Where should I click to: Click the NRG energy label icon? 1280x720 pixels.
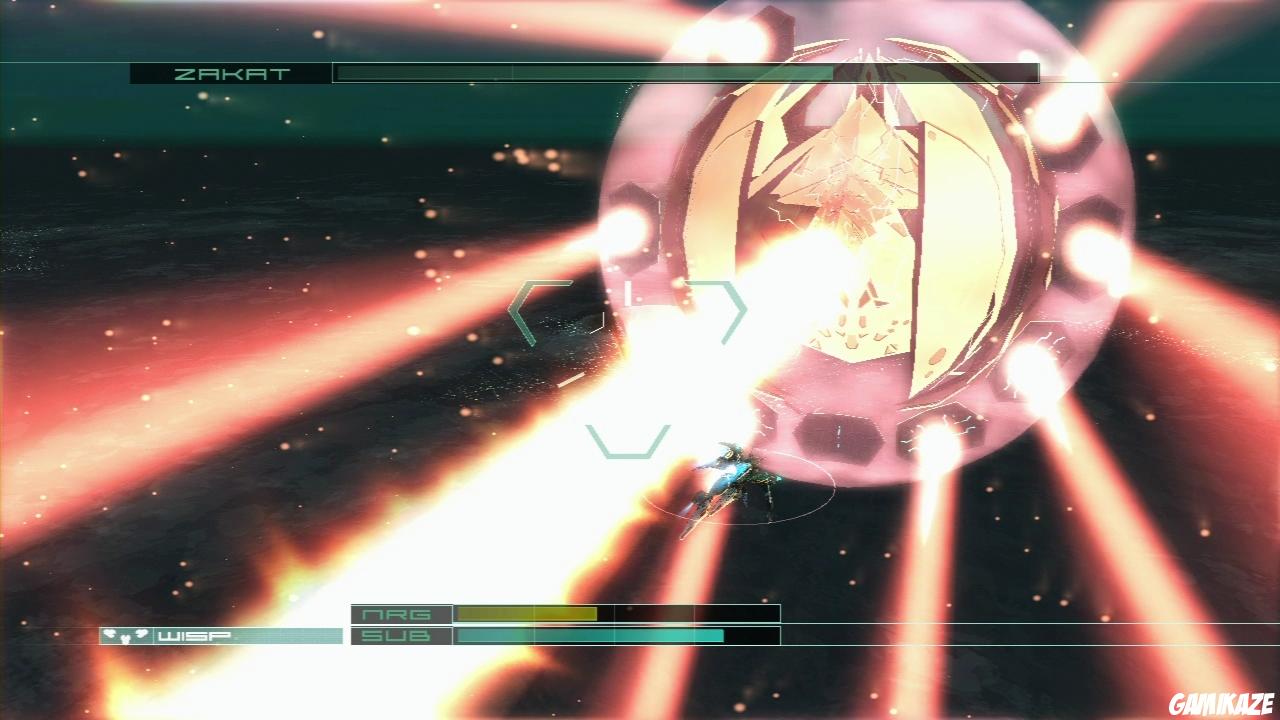(398, 612)
